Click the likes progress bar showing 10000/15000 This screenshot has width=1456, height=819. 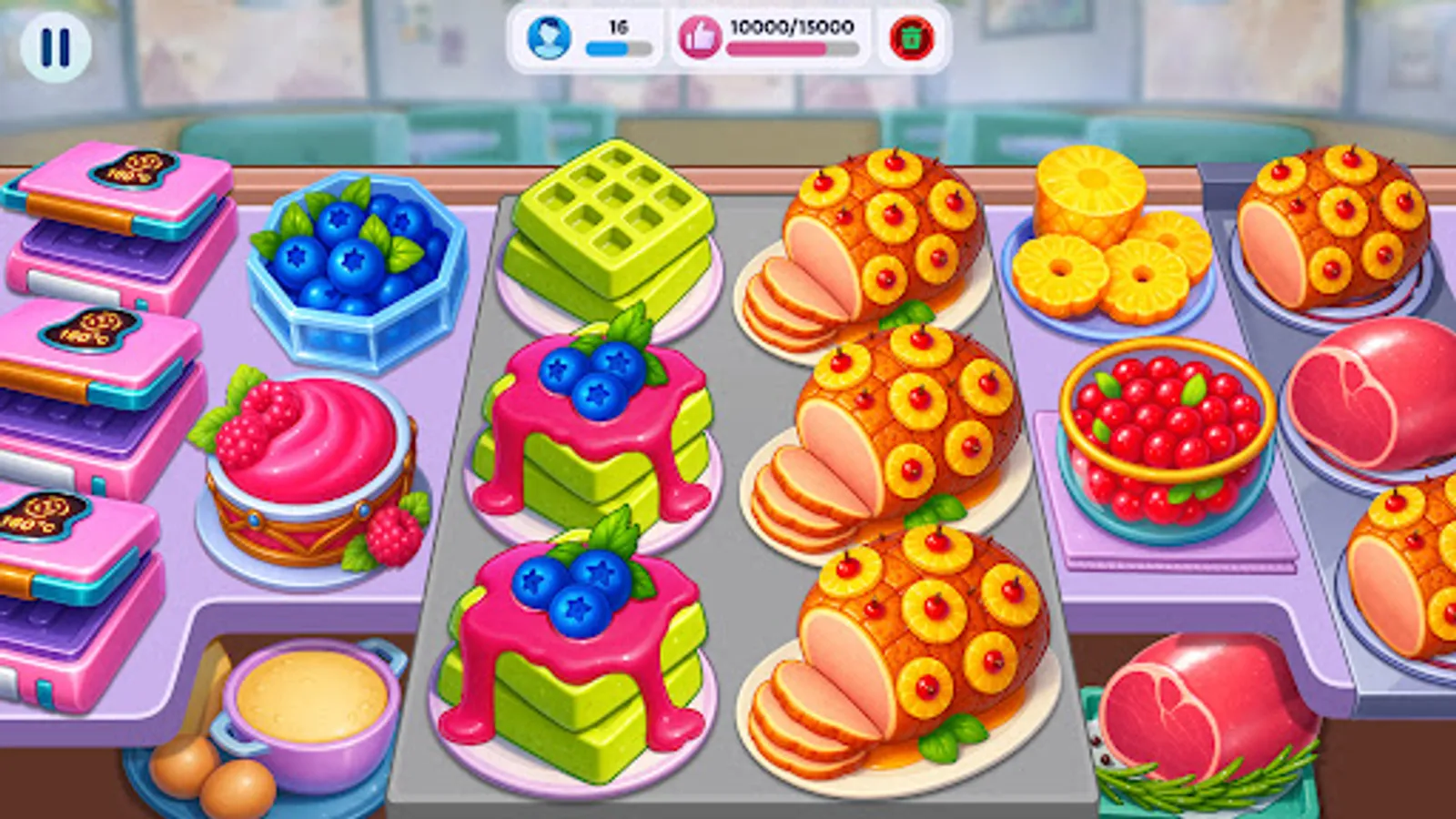click(790, 50)
